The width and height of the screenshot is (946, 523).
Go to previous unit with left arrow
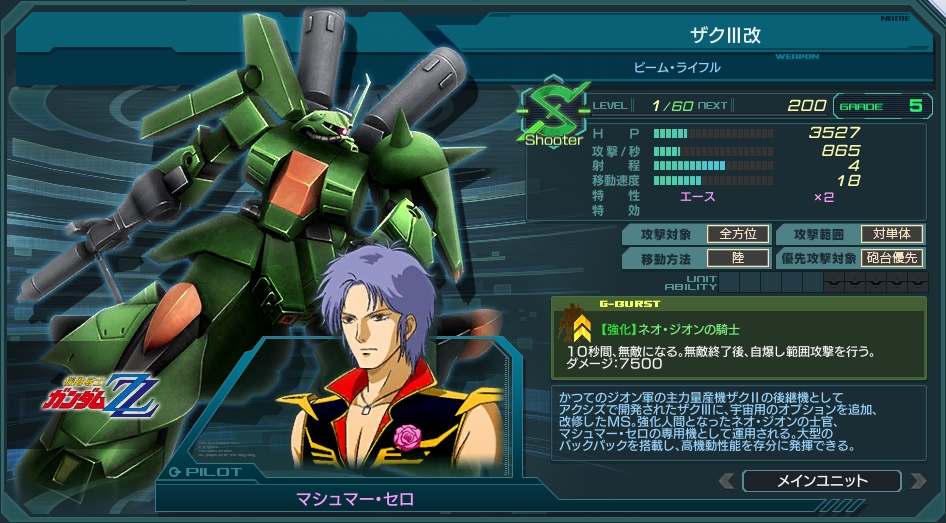click(728, 481)
